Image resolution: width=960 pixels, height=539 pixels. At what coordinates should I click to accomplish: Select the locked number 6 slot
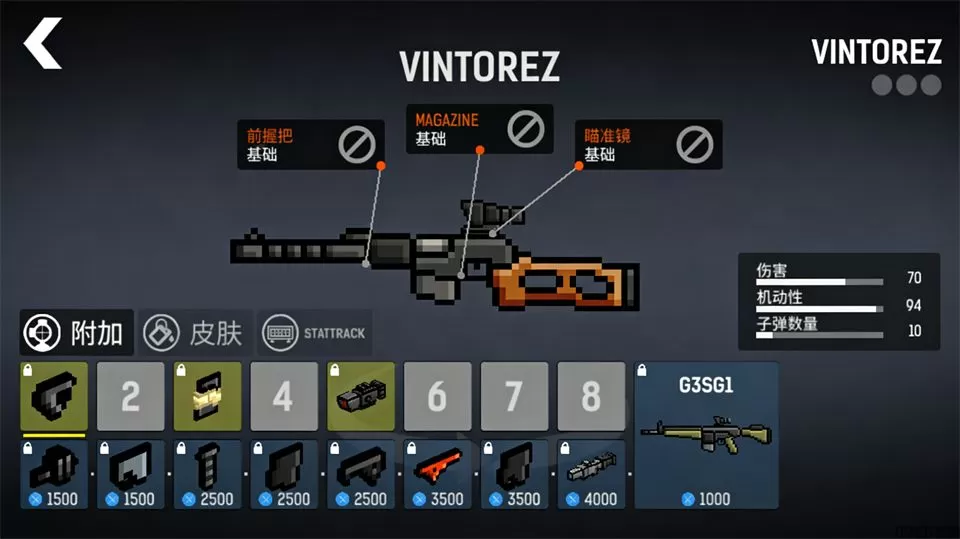437,397
